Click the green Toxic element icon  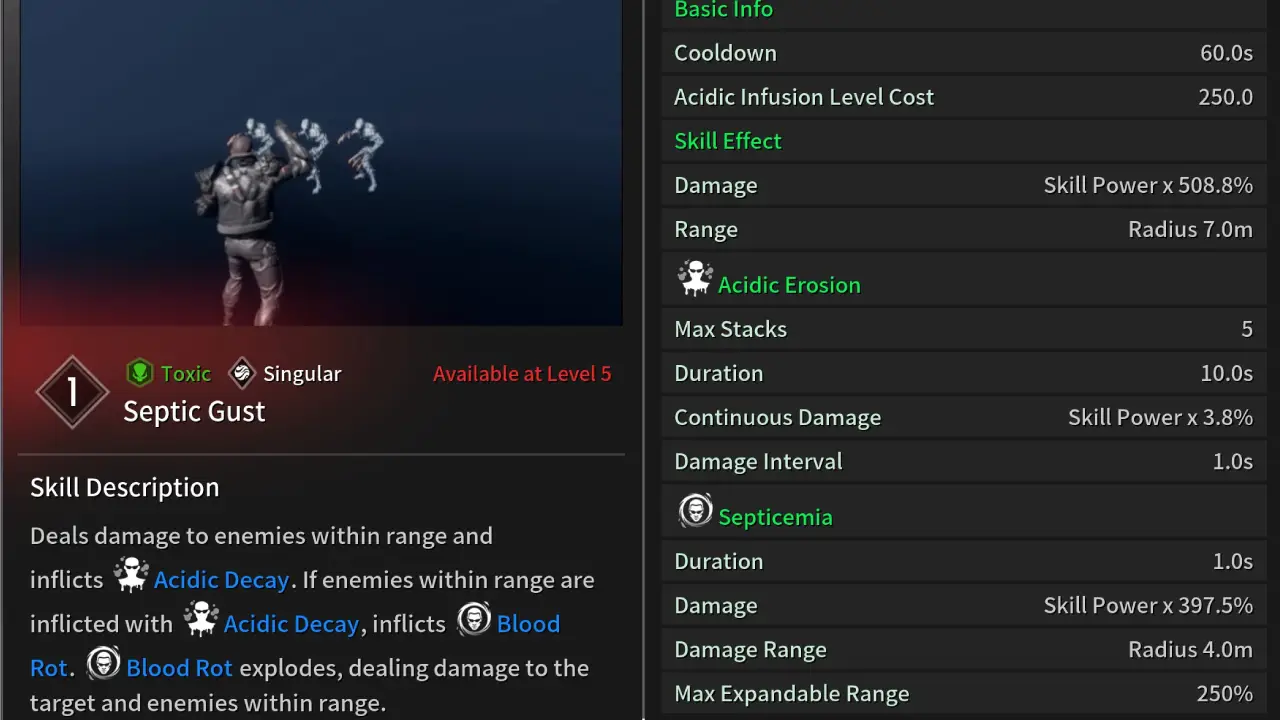pyautogui.click(x=140, y=373)
